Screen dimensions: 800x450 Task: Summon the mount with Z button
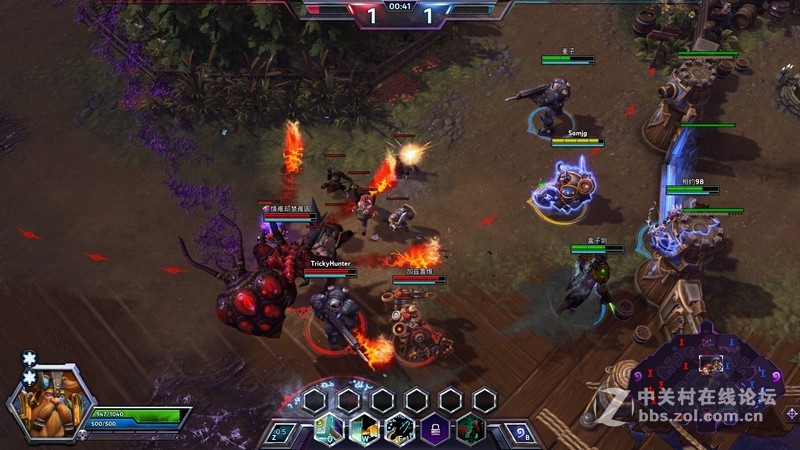tap(283, 431)
